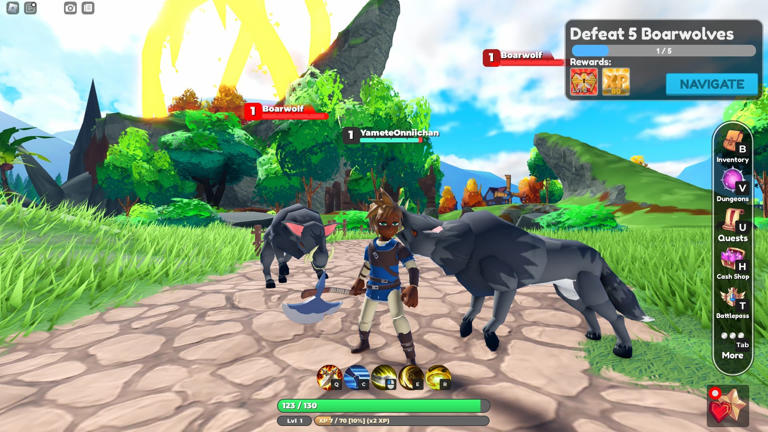Activate the yellow swirl ability

pos(438,377)
